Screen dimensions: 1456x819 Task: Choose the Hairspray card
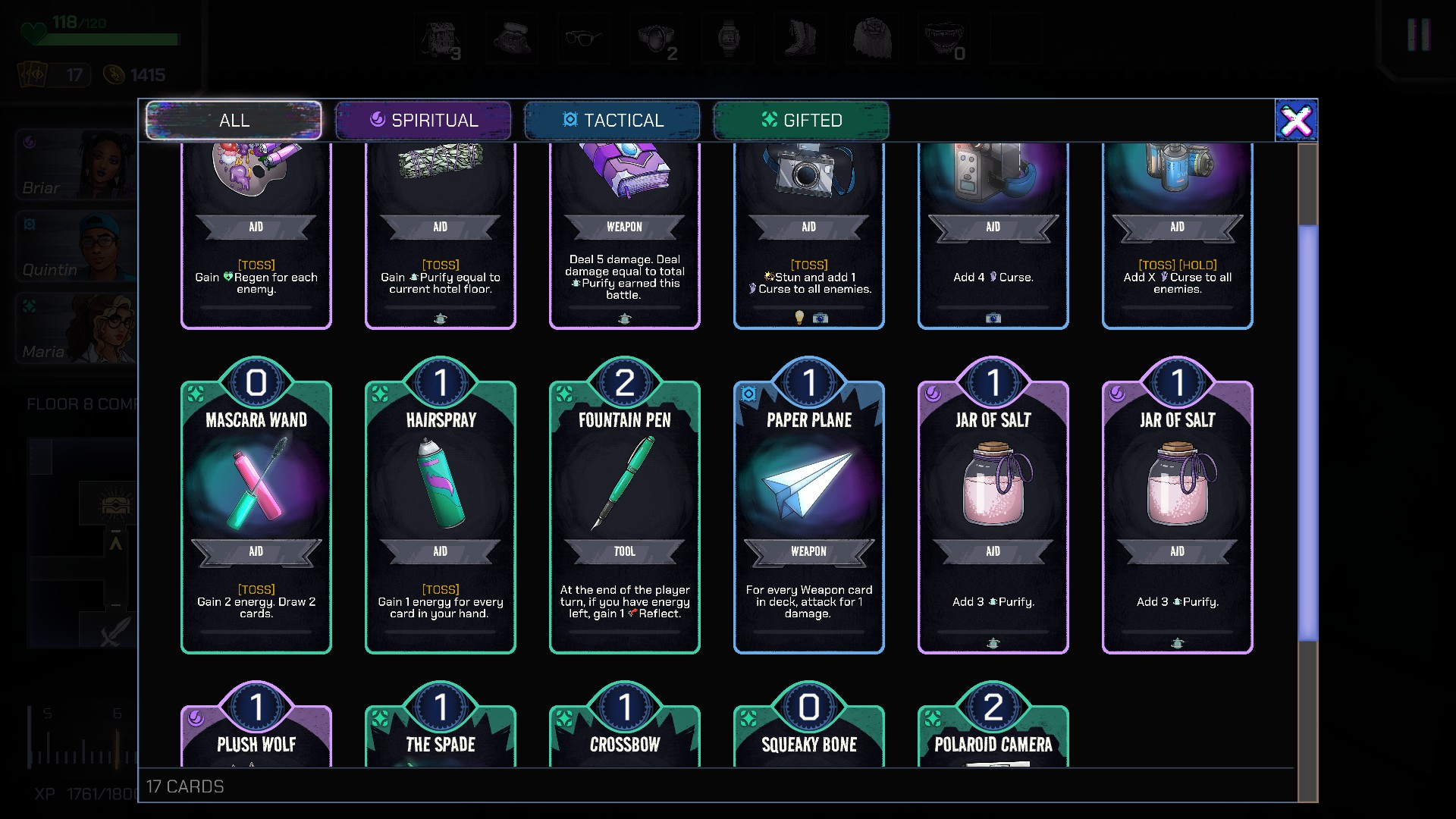pos(441,516)
